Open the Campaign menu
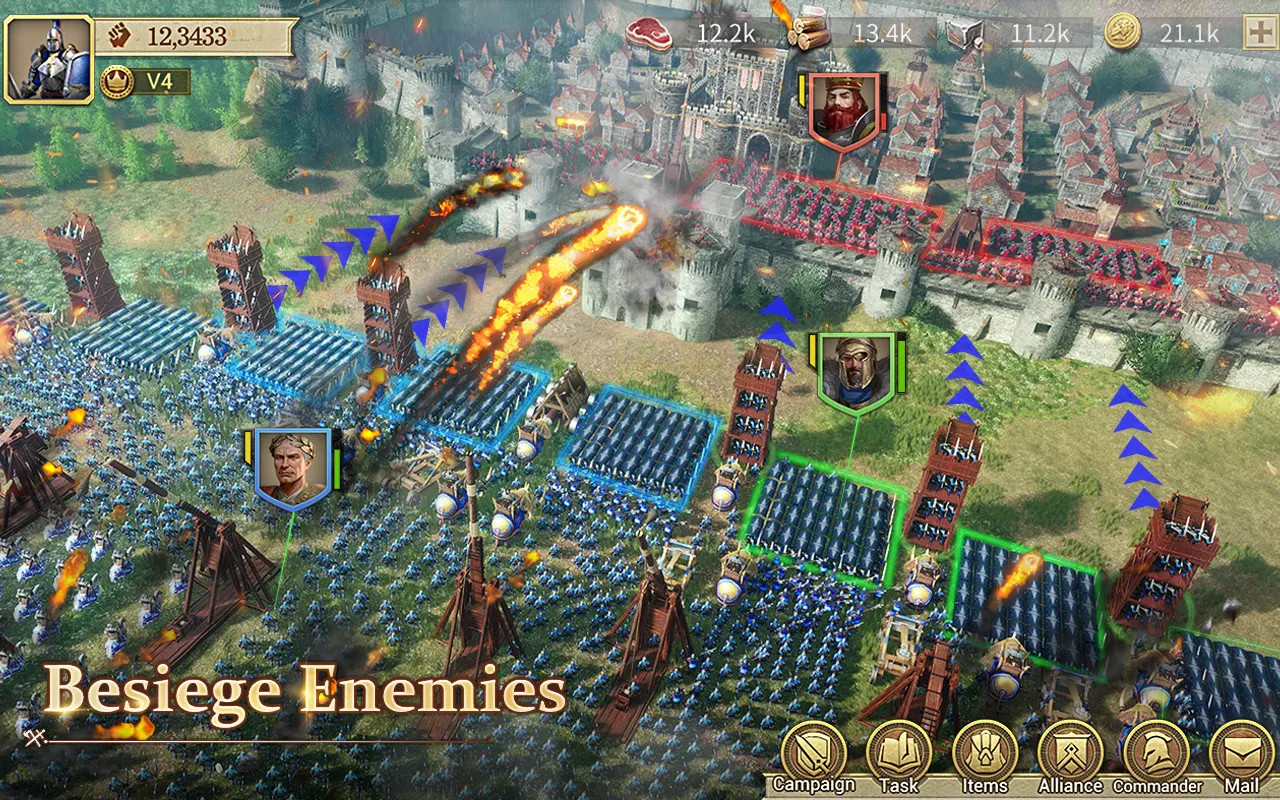 click(813, 757)
